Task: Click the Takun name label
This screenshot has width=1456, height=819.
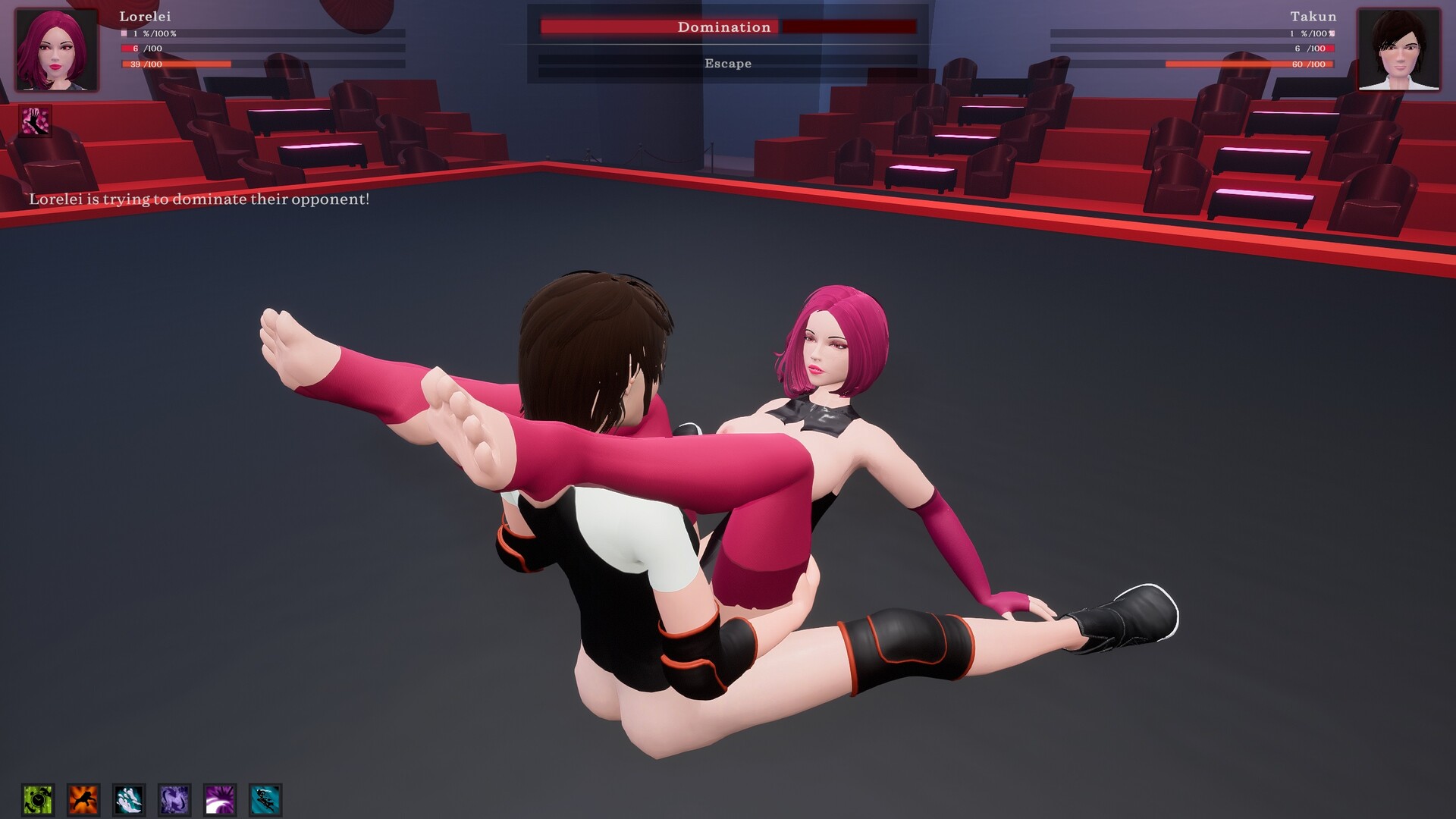Action: [1313, 15]
